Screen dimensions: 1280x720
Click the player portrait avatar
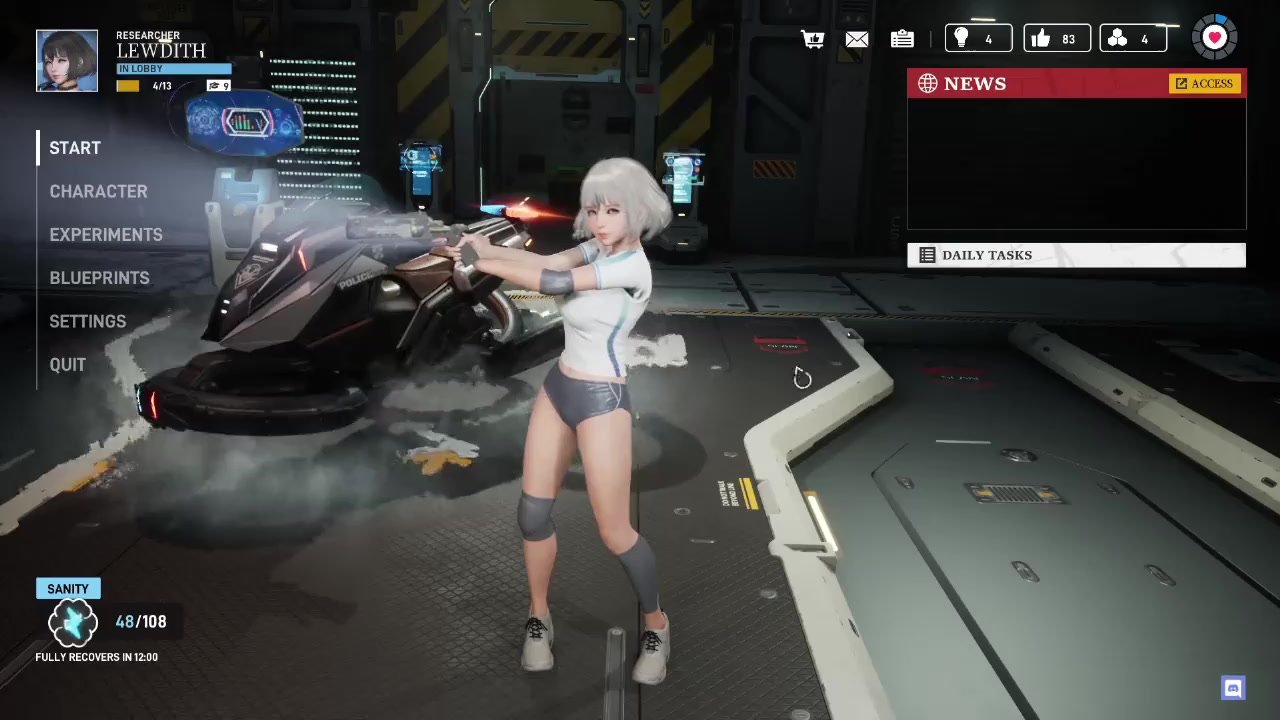67,61
